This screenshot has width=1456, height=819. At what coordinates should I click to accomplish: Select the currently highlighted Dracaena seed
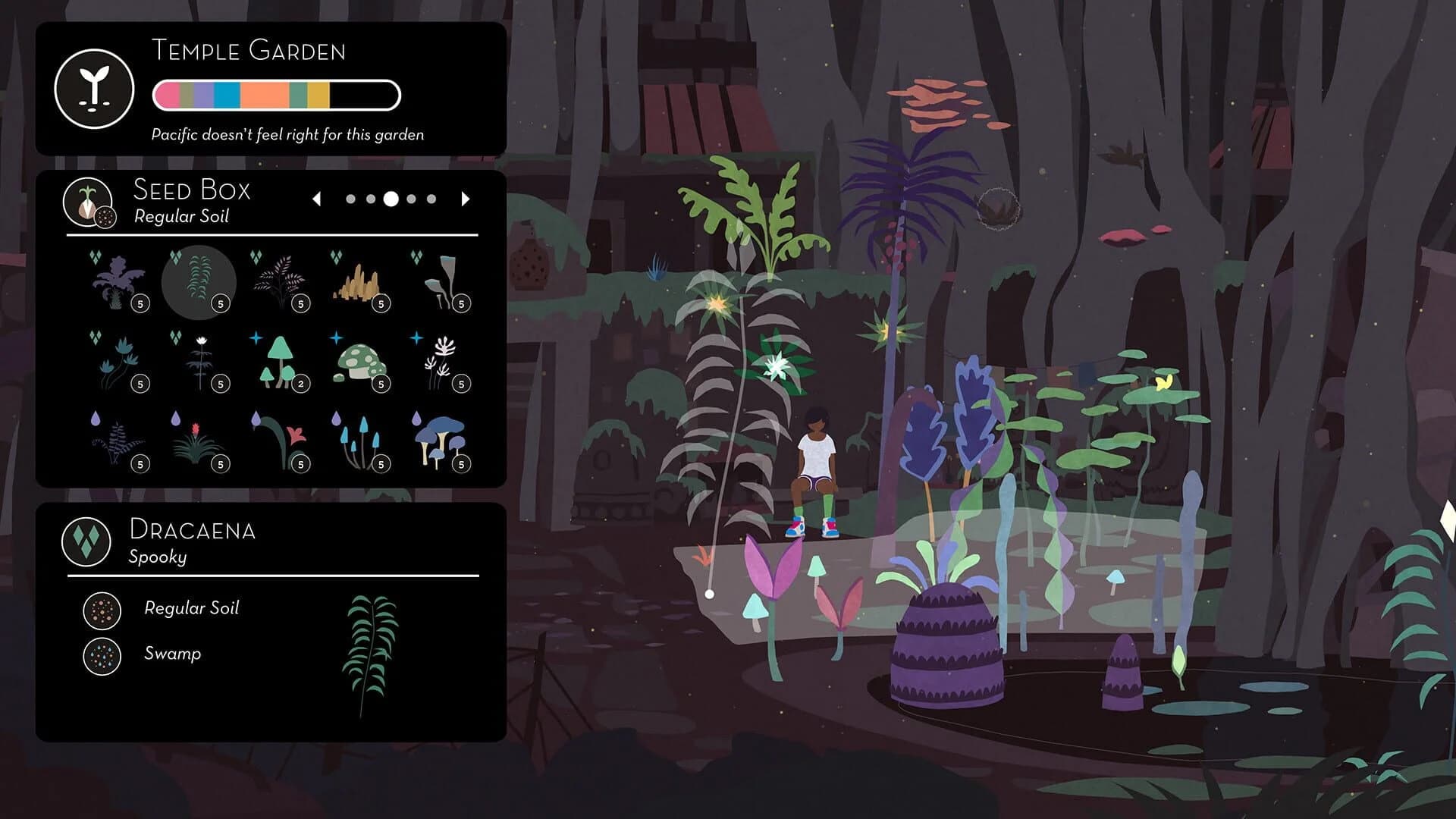pos(198,282)
